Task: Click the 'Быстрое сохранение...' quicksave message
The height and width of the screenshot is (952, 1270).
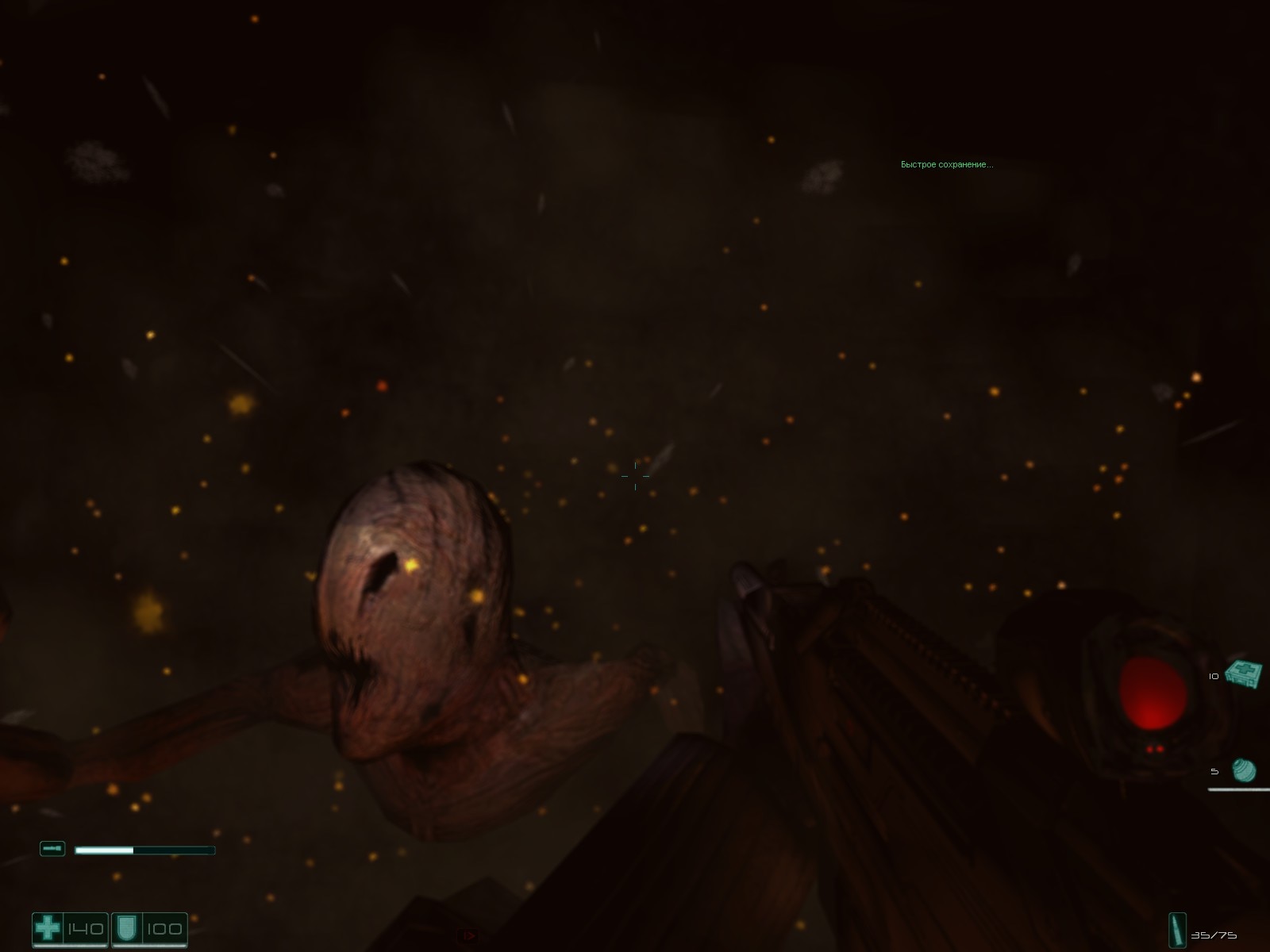Action: 946,165
